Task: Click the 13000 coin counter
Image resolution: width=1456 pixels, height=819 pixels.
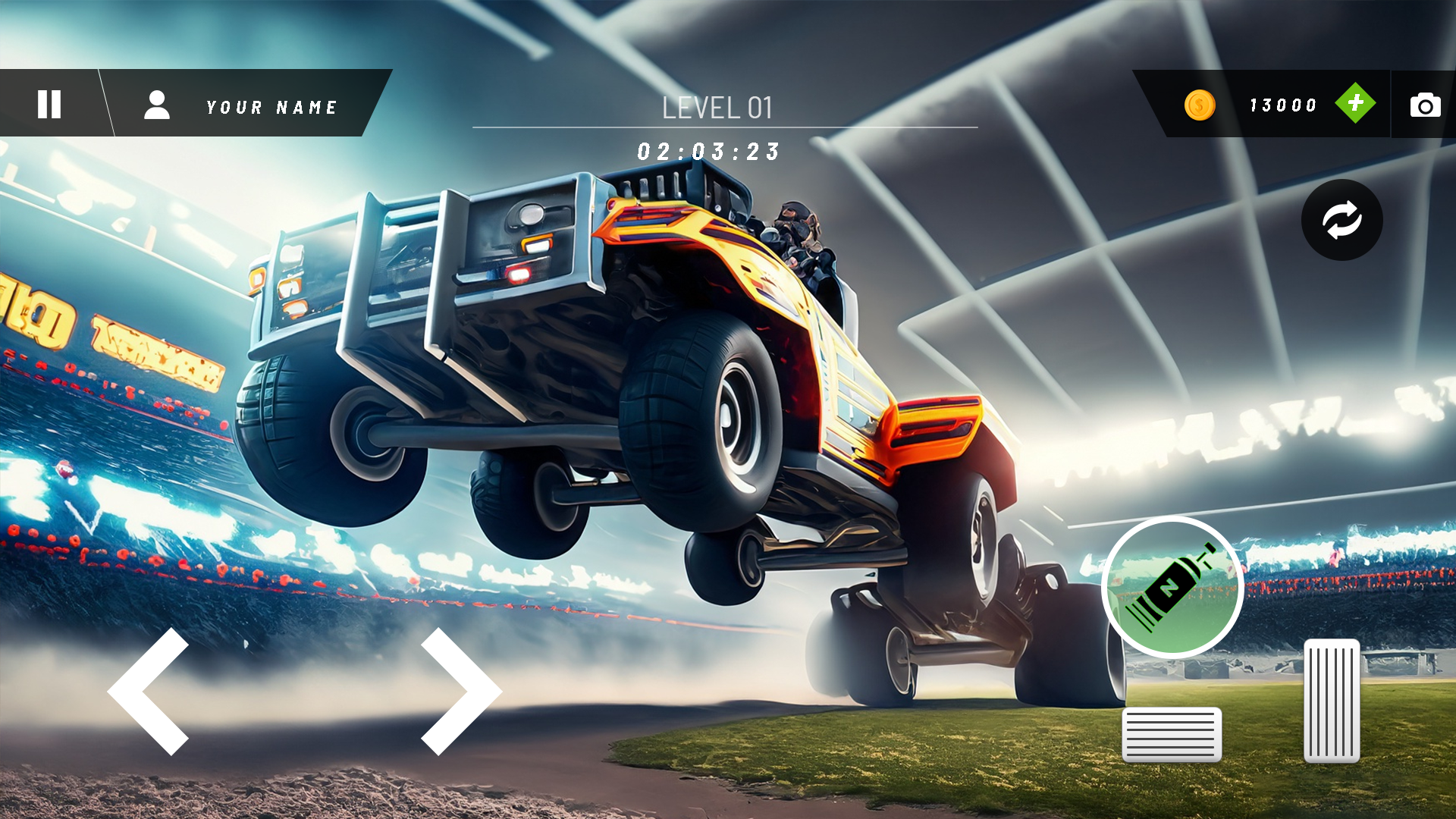Action: tap(1284, 105)
